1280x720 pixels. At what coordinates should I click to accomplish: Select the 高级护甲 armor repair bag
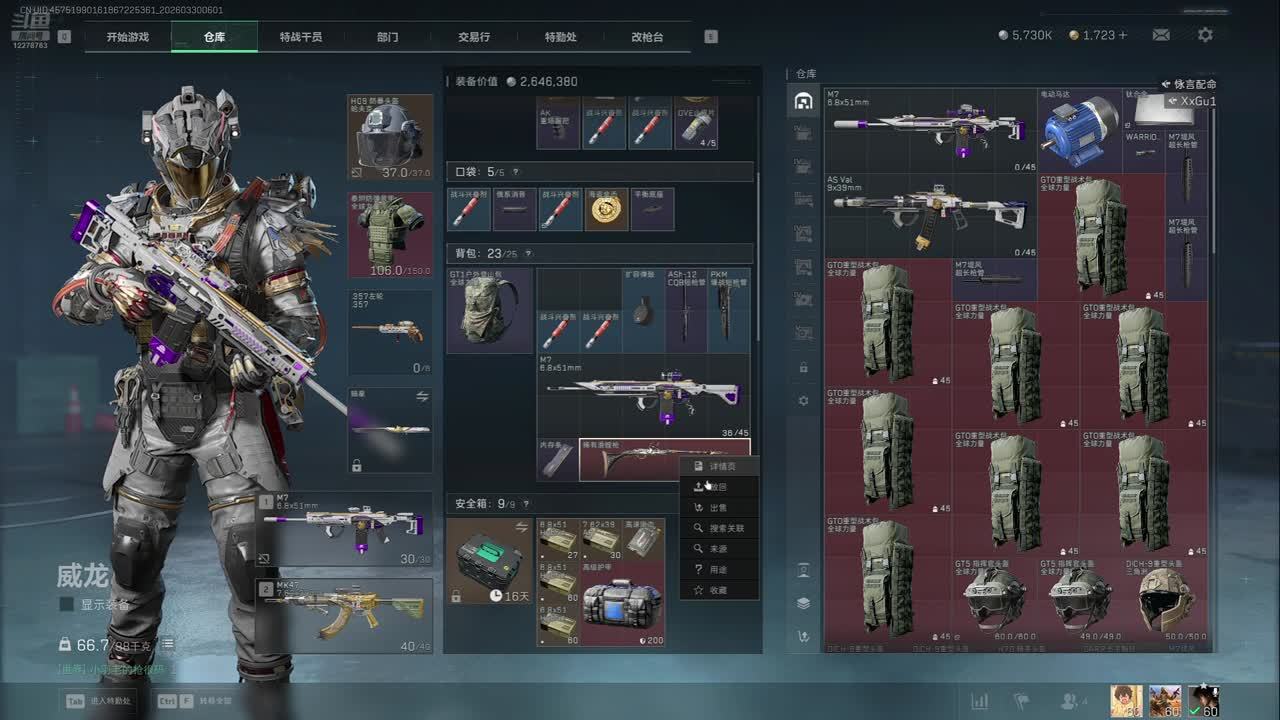click(622, 610)
